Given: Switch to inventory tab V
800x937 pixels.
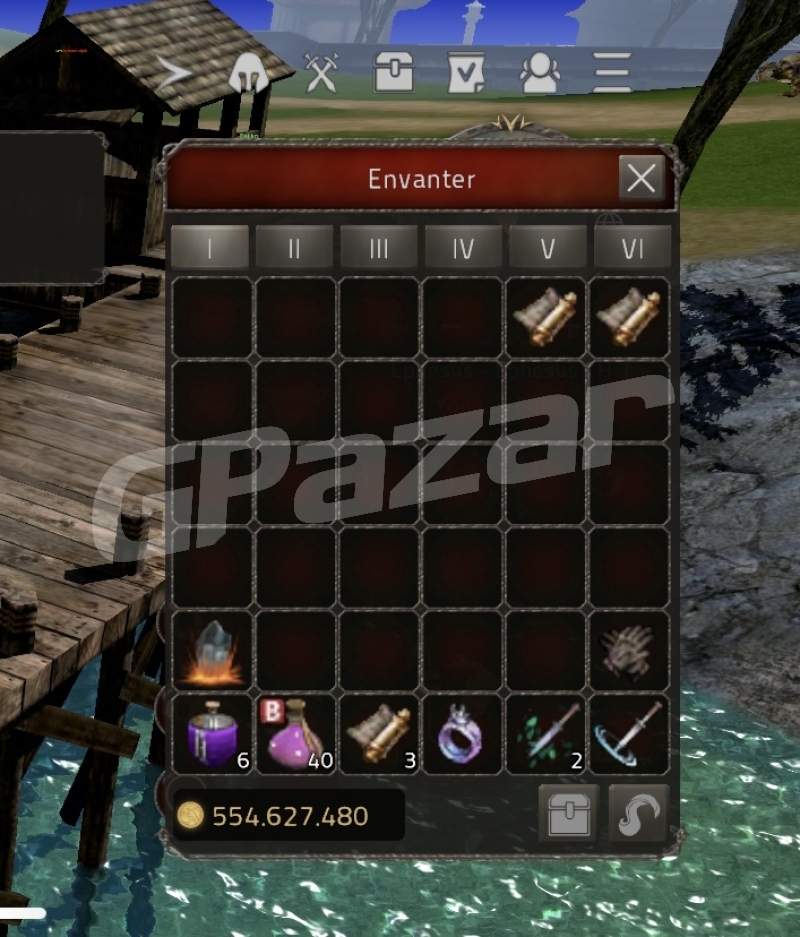Looking at the screenshot, I should point(547,248).
